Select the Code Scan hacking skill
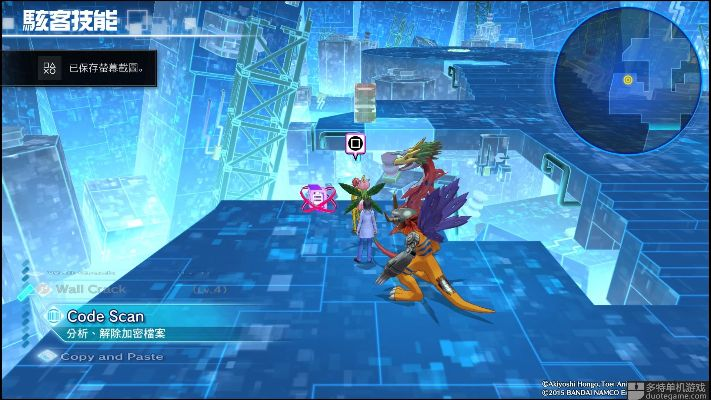The width and height of the screenshot is (711, 400). click(106, 317)
